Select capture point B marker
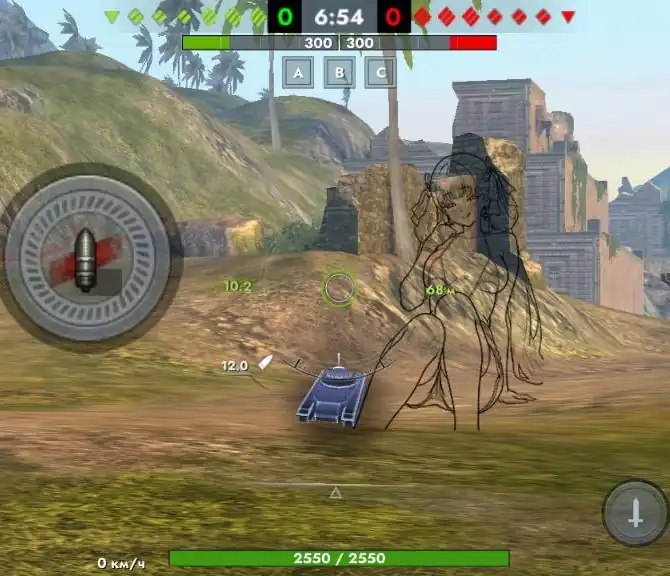670x576 pixels. tap(339, 72)
